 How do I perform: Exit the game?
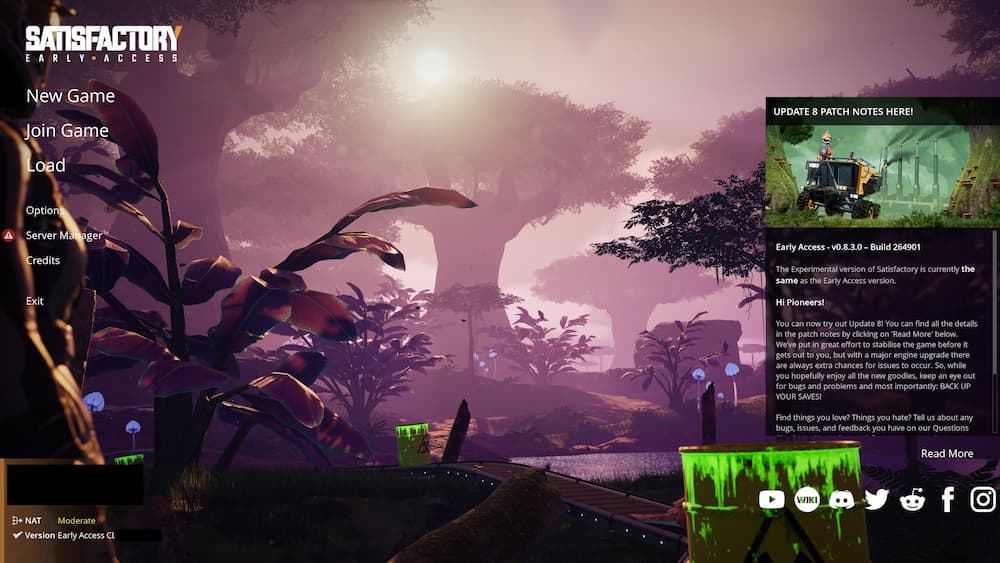(x=35, y=301)
